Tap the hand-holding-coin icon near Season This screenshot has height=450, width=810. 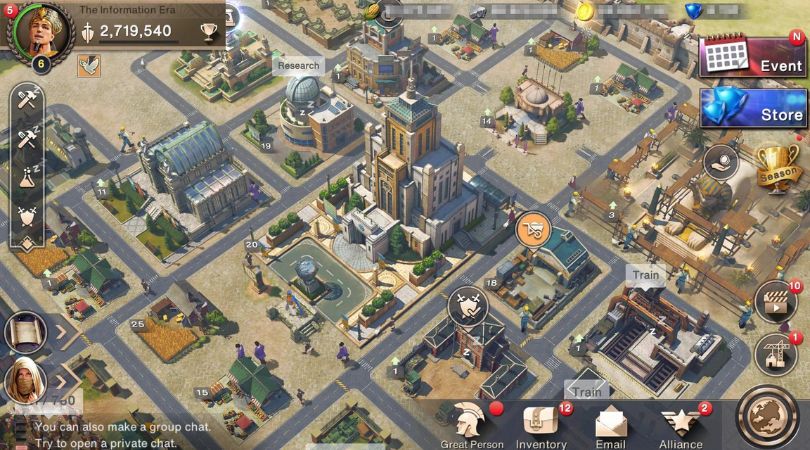coord(720,161)
